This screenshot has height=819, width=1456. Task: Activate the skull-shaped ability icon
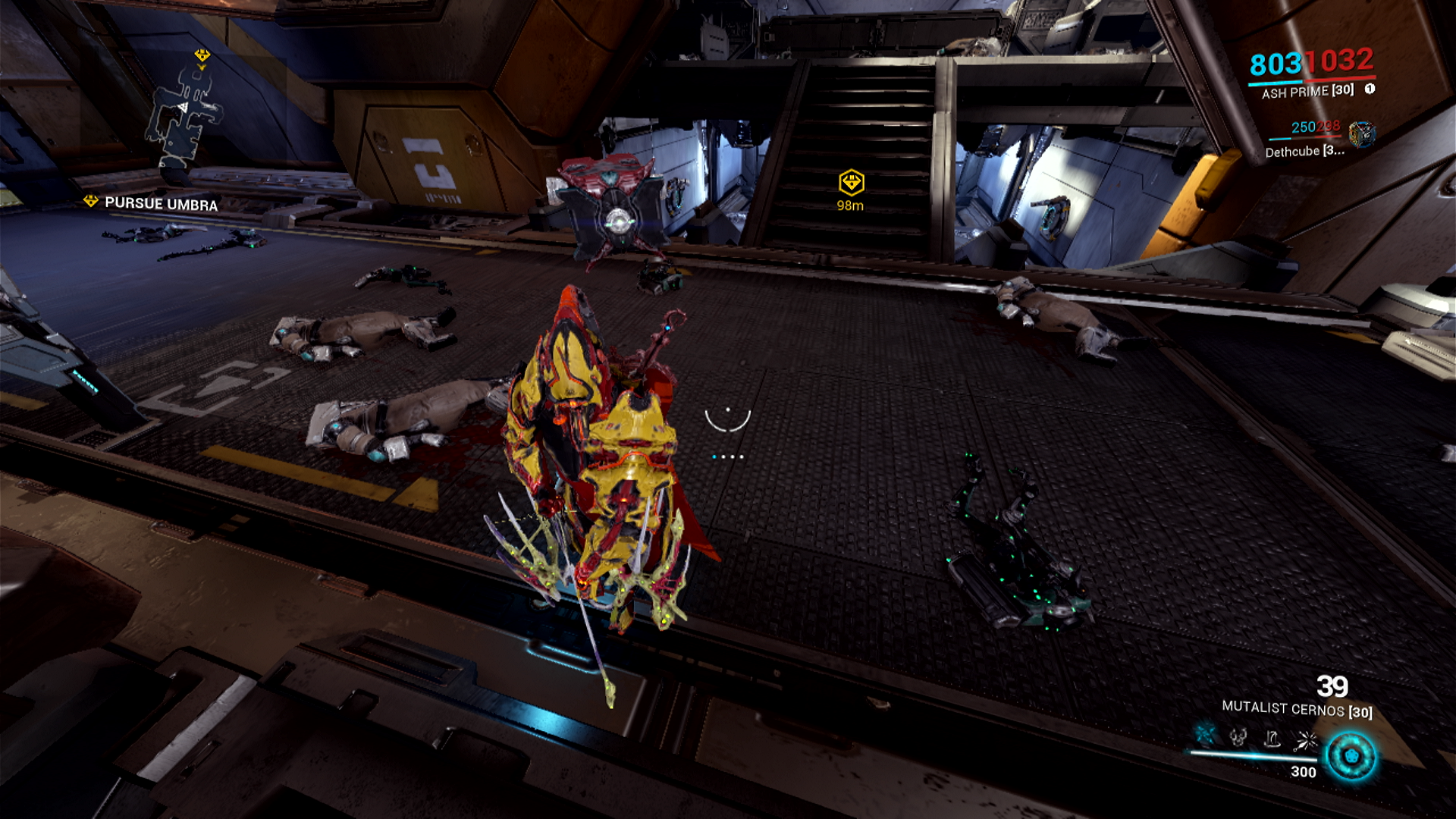point(1238,736)
